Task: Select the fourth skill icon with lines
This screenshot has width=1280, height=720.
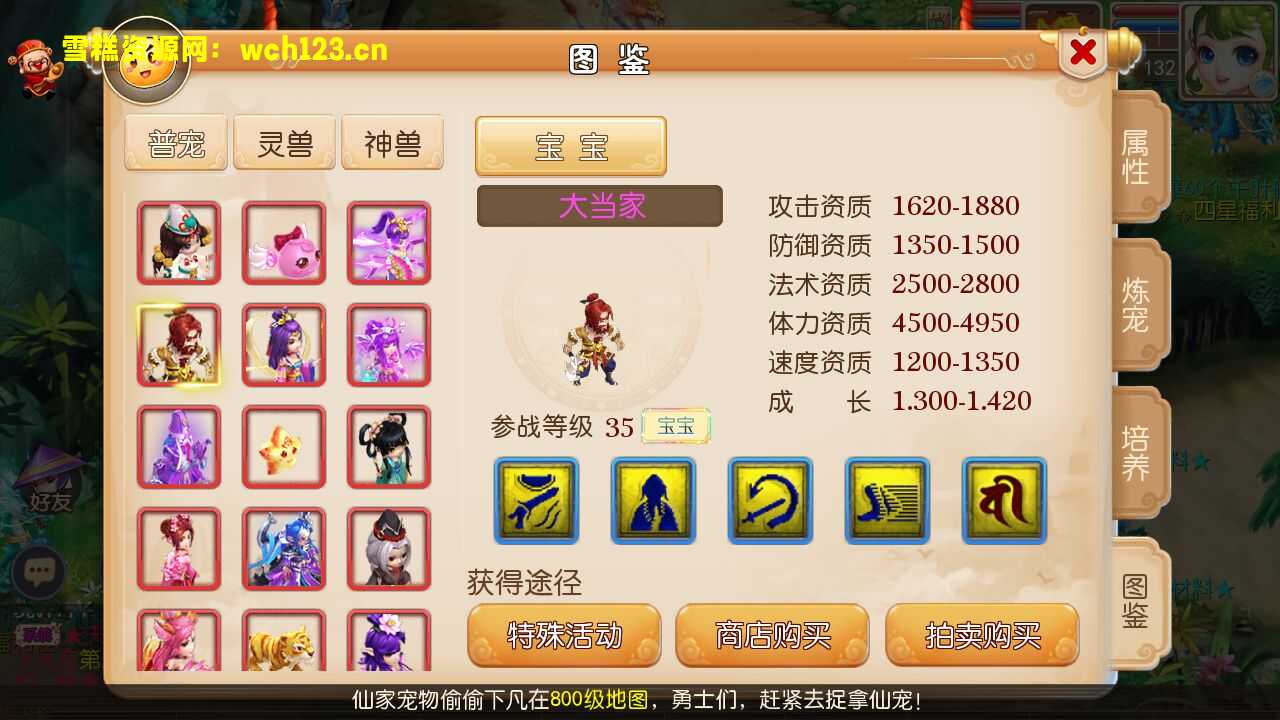Action: [x=886, y=501]
